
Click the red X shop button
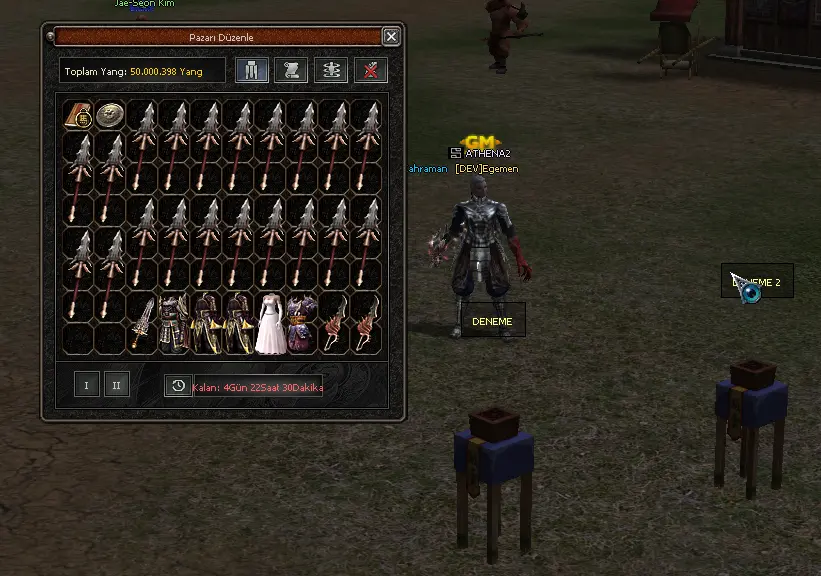[x=371, y=70]
